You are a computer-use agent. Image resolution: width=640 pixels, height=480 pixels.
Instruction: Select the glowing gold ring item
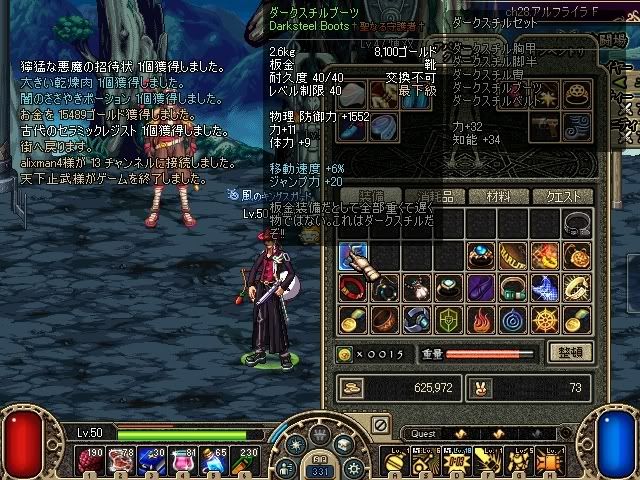[577, 287]
